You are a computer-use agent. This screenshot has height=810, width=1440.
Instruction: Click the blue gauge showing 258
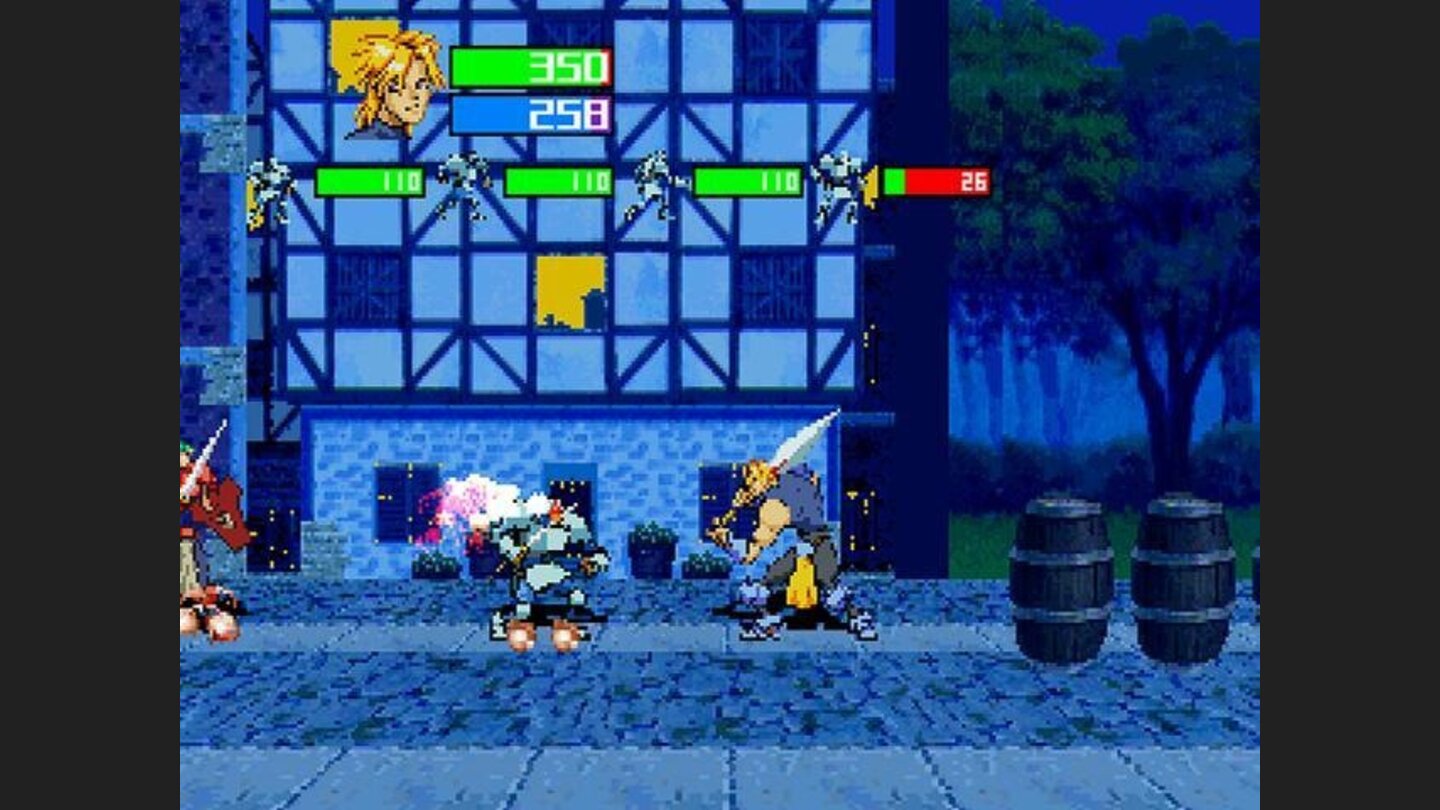point(530,113)
